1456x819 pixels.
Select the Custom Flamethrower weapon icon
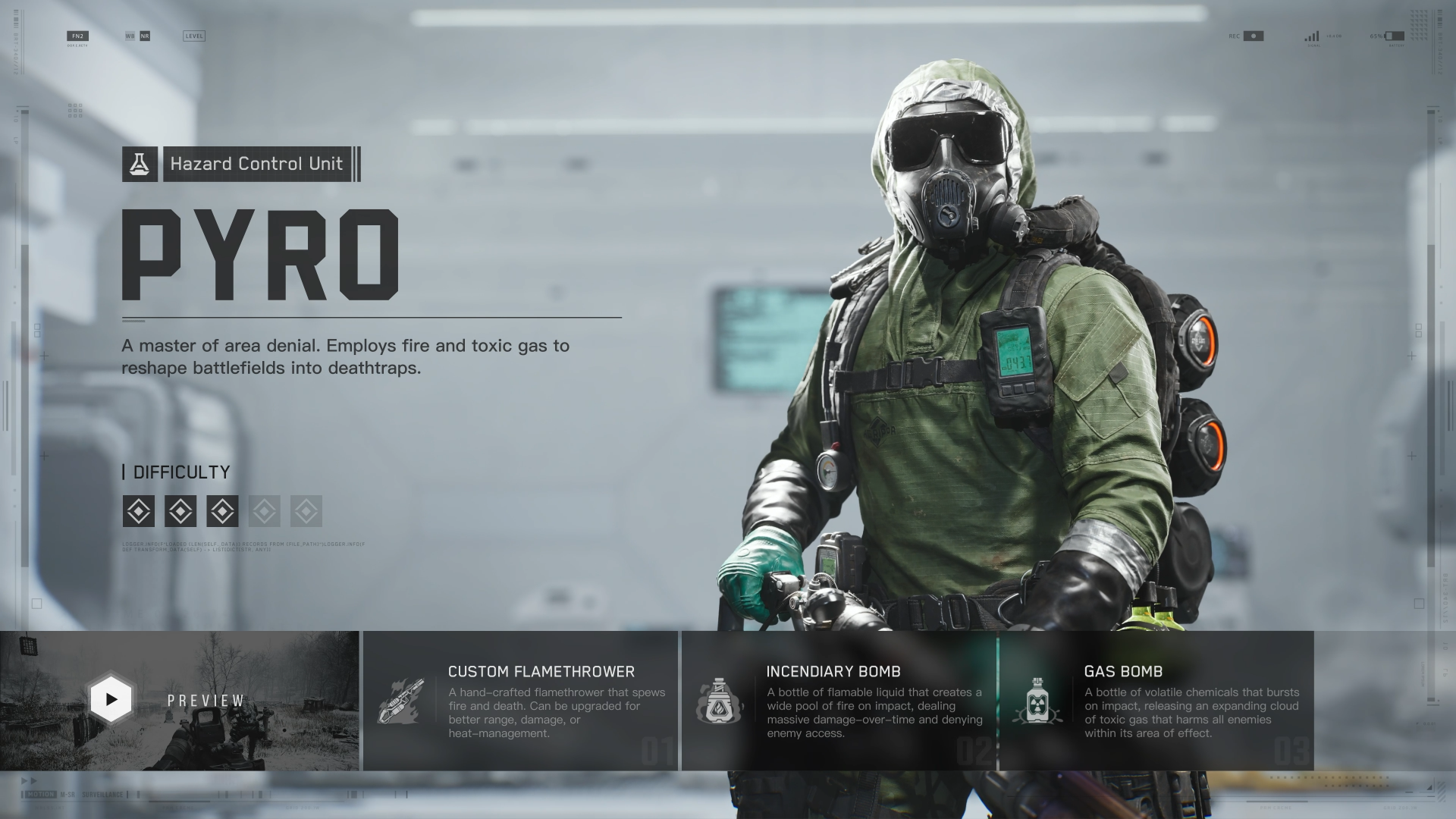pos(403,699)
